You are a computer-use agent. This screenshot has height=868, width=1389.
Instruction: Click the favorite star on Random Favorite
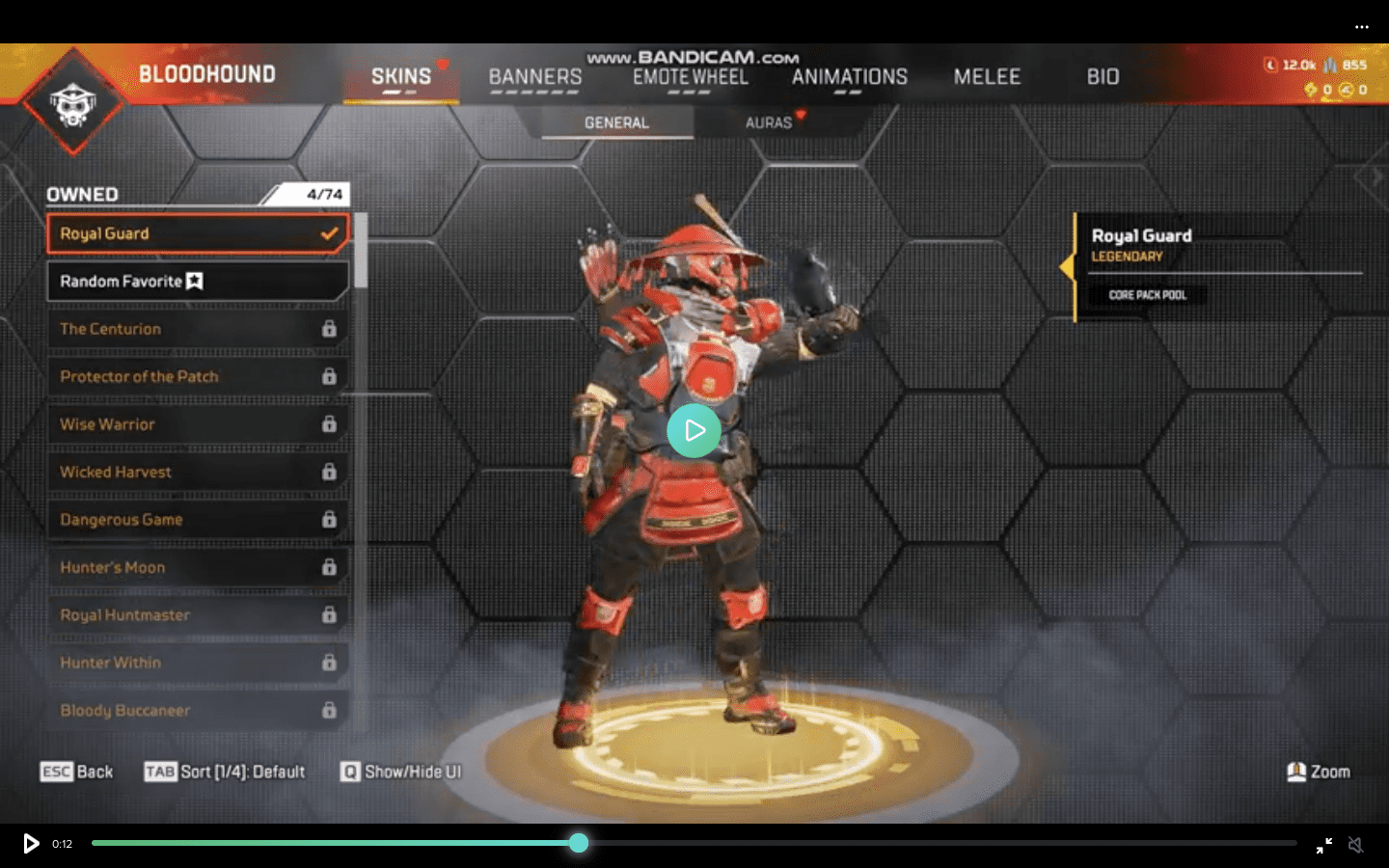click(195, 281)
